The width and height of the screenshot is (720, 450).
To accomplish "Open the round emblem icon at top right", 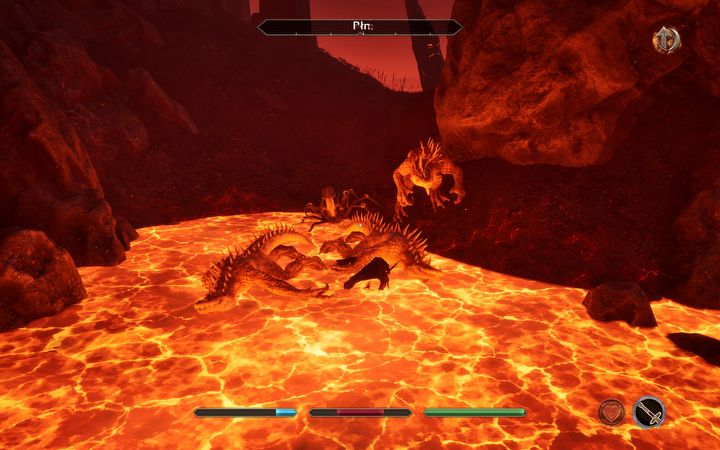I will point(666,40).
